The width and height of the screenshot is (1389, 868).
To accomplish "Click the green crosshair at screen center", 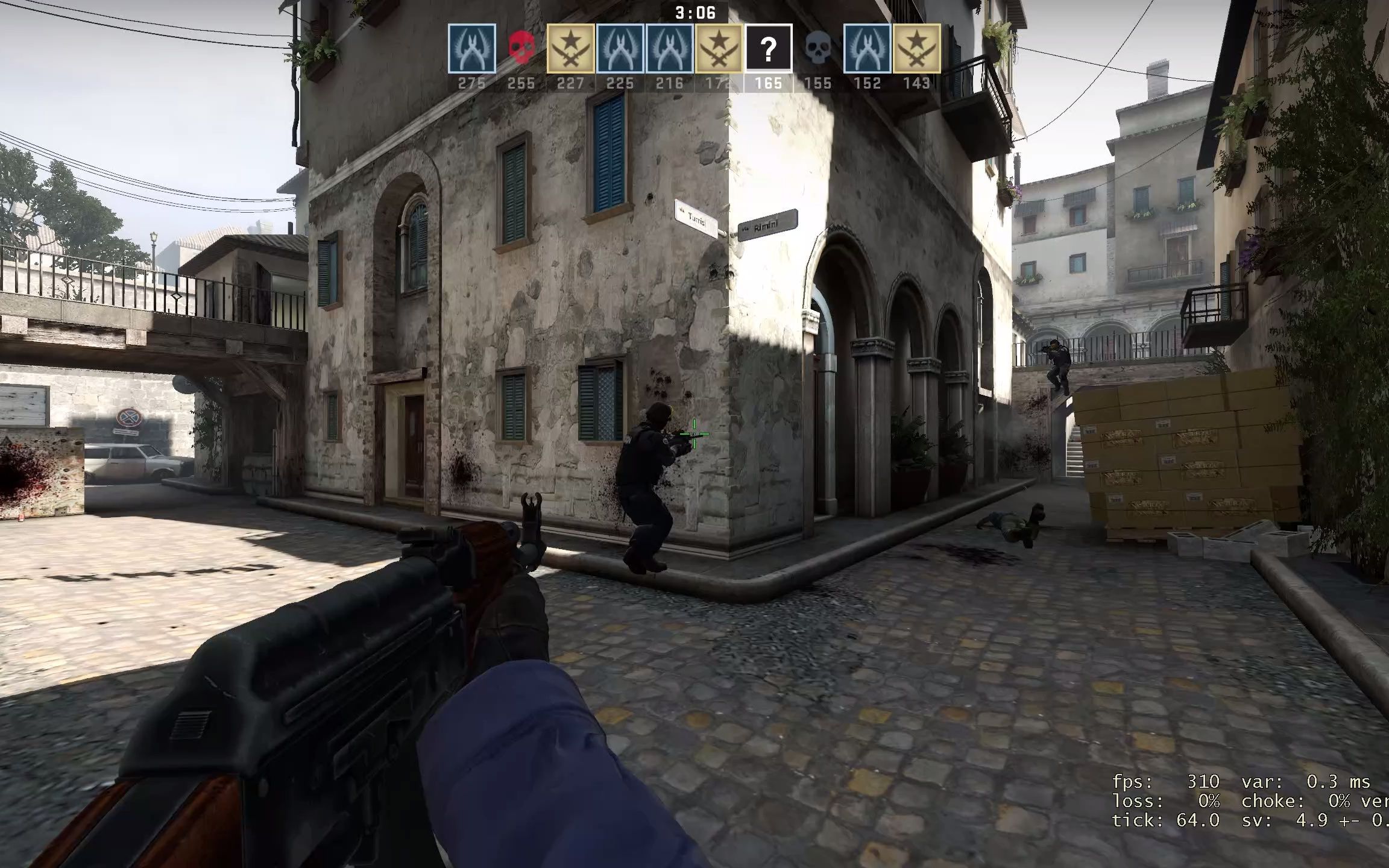I will point(694,433).
